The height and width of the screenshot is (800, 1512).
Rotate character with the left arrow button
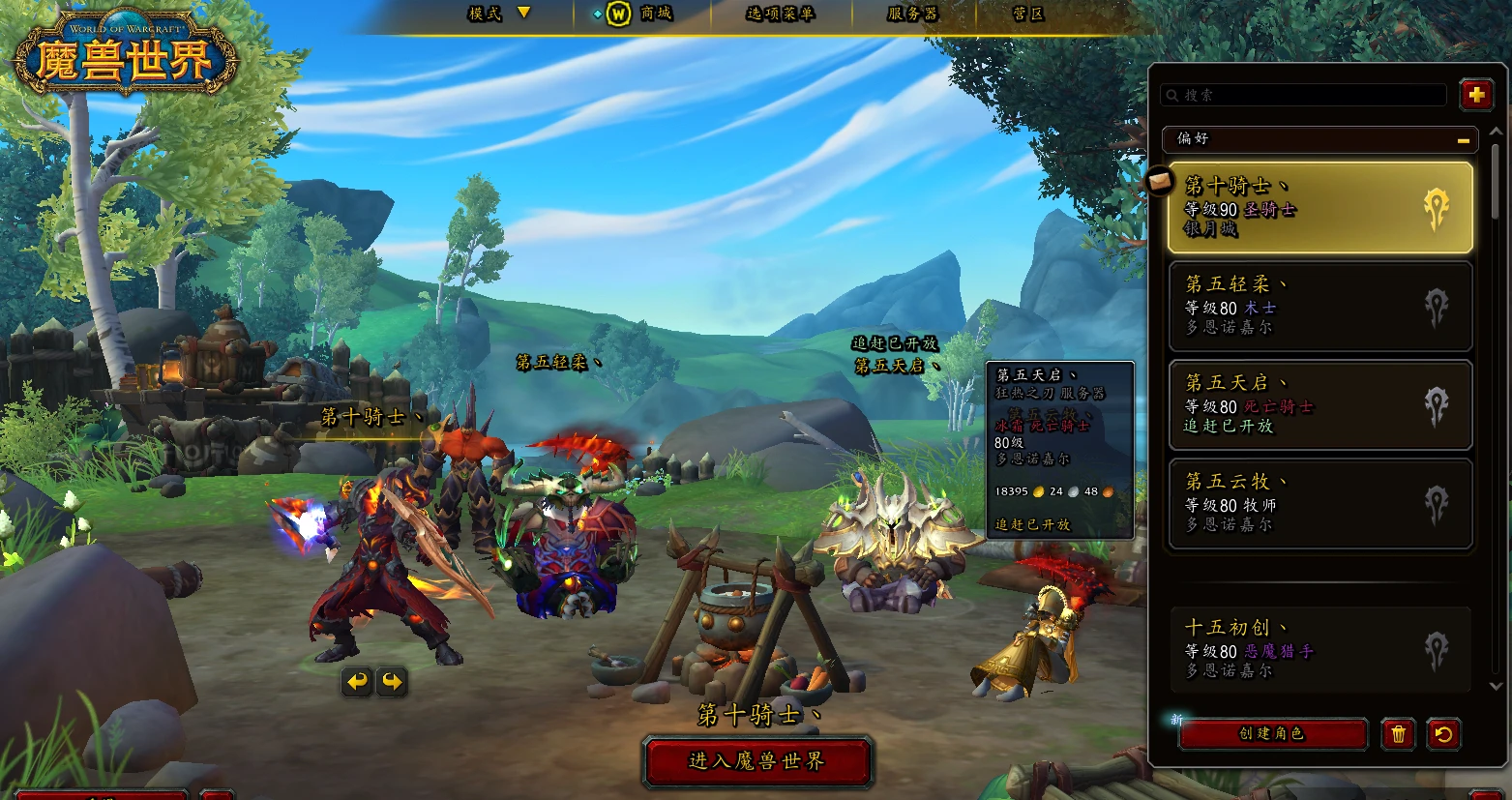click(x=357, y=682)
